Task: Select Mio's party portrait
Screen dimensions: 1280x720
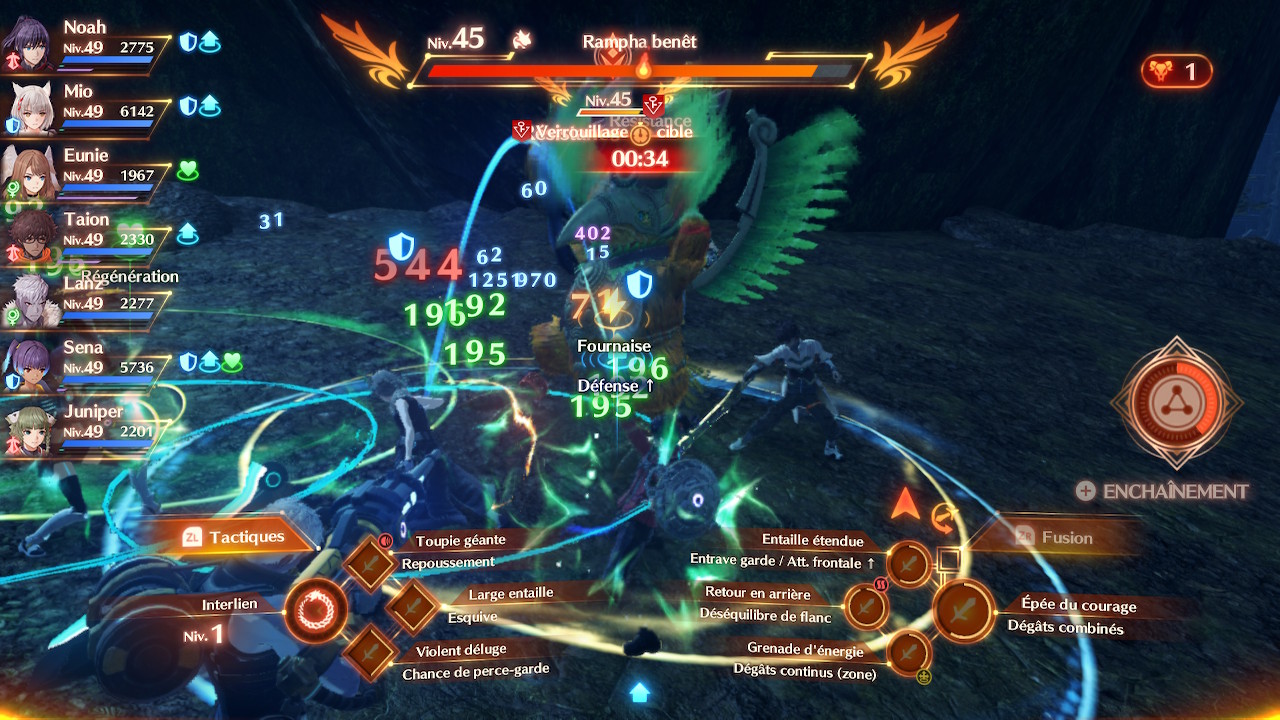Action: point(30,110)
